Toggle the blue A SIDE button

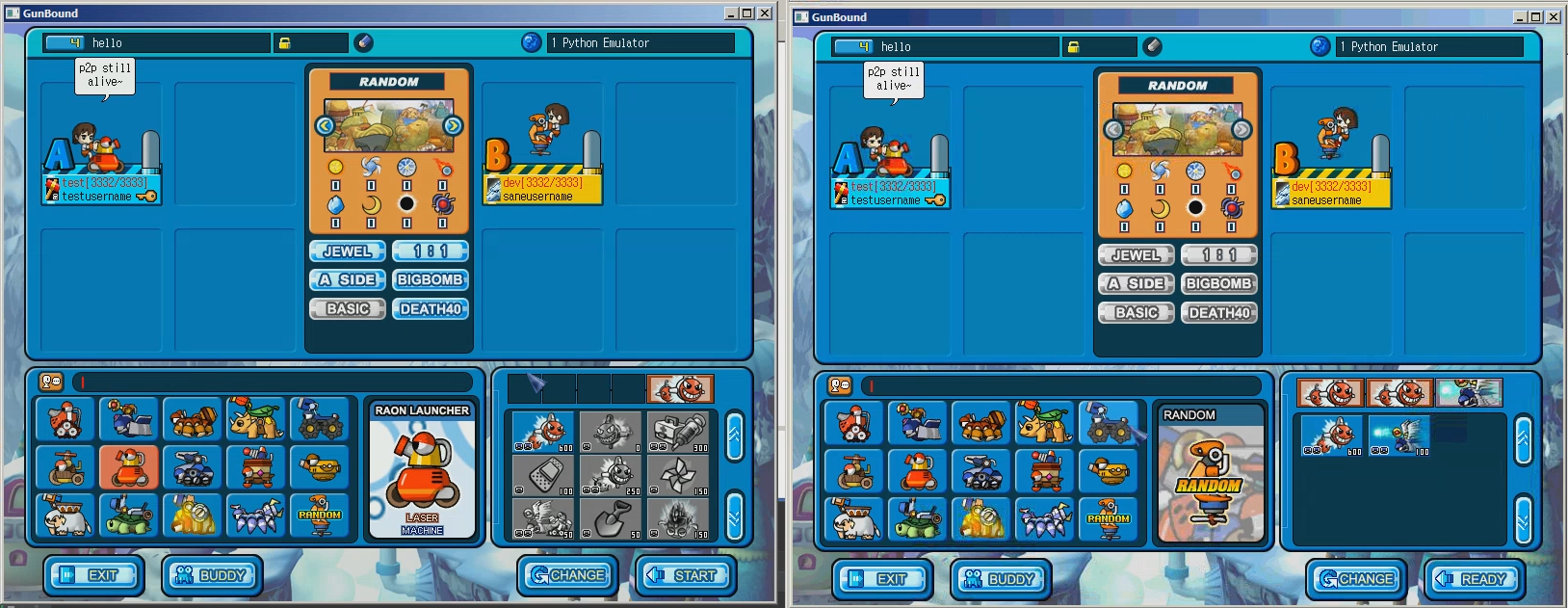pyautogui.click(x=347, y=280)
